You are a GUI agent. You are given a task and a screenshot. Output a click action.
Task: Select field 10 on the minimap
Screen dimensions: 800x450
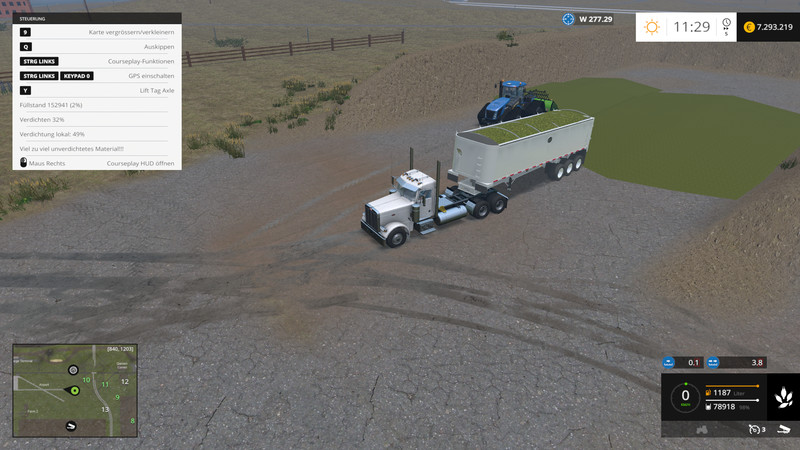pyautogui.click(x=86, y=380)
